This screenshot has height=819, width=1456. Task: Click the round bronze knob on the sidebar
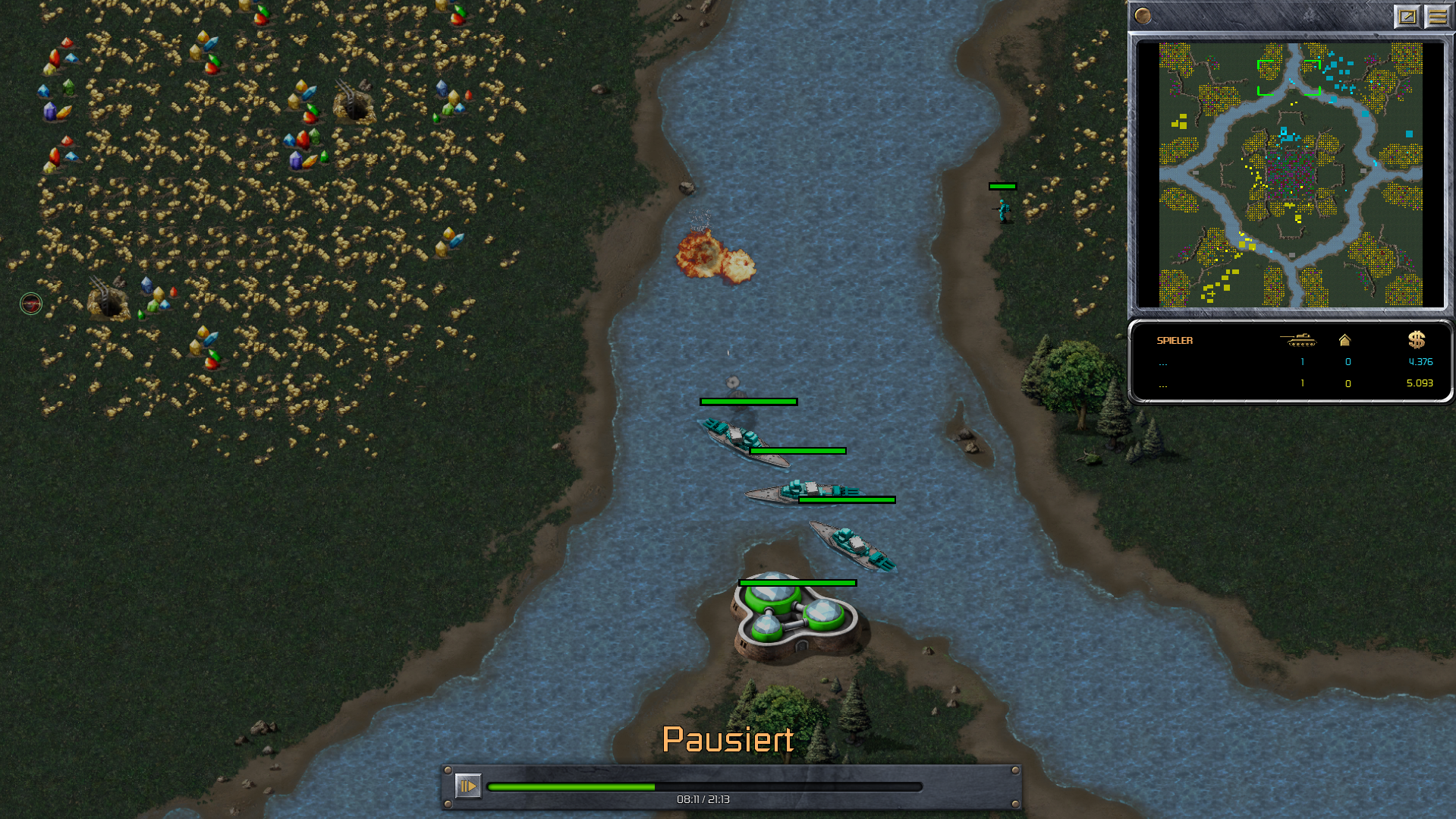tap(1143, 16)
